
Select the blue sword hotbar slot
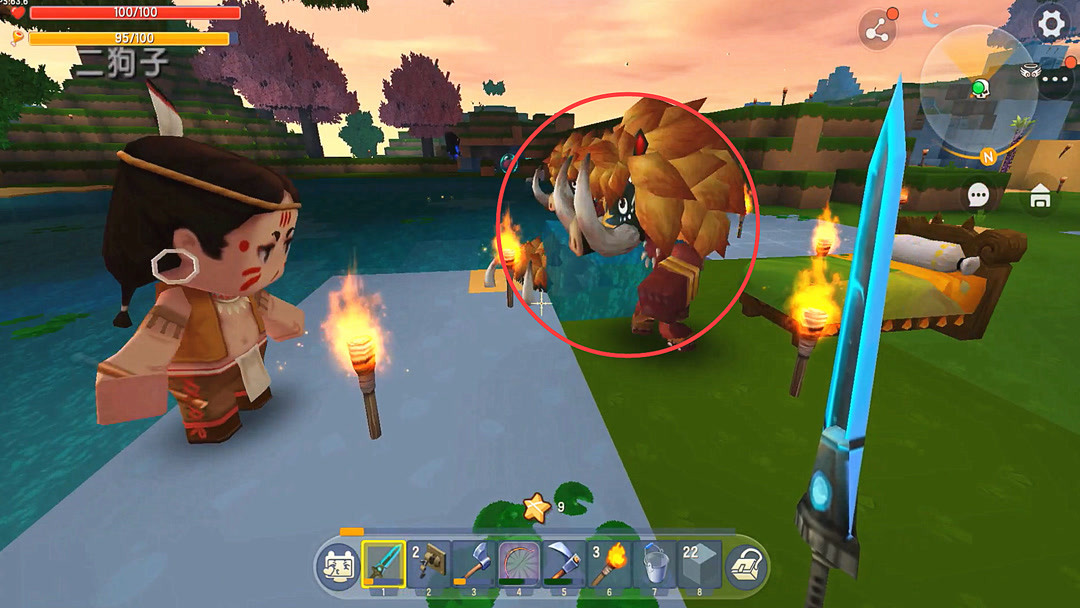pyautogui.click(x=383, y=564)
